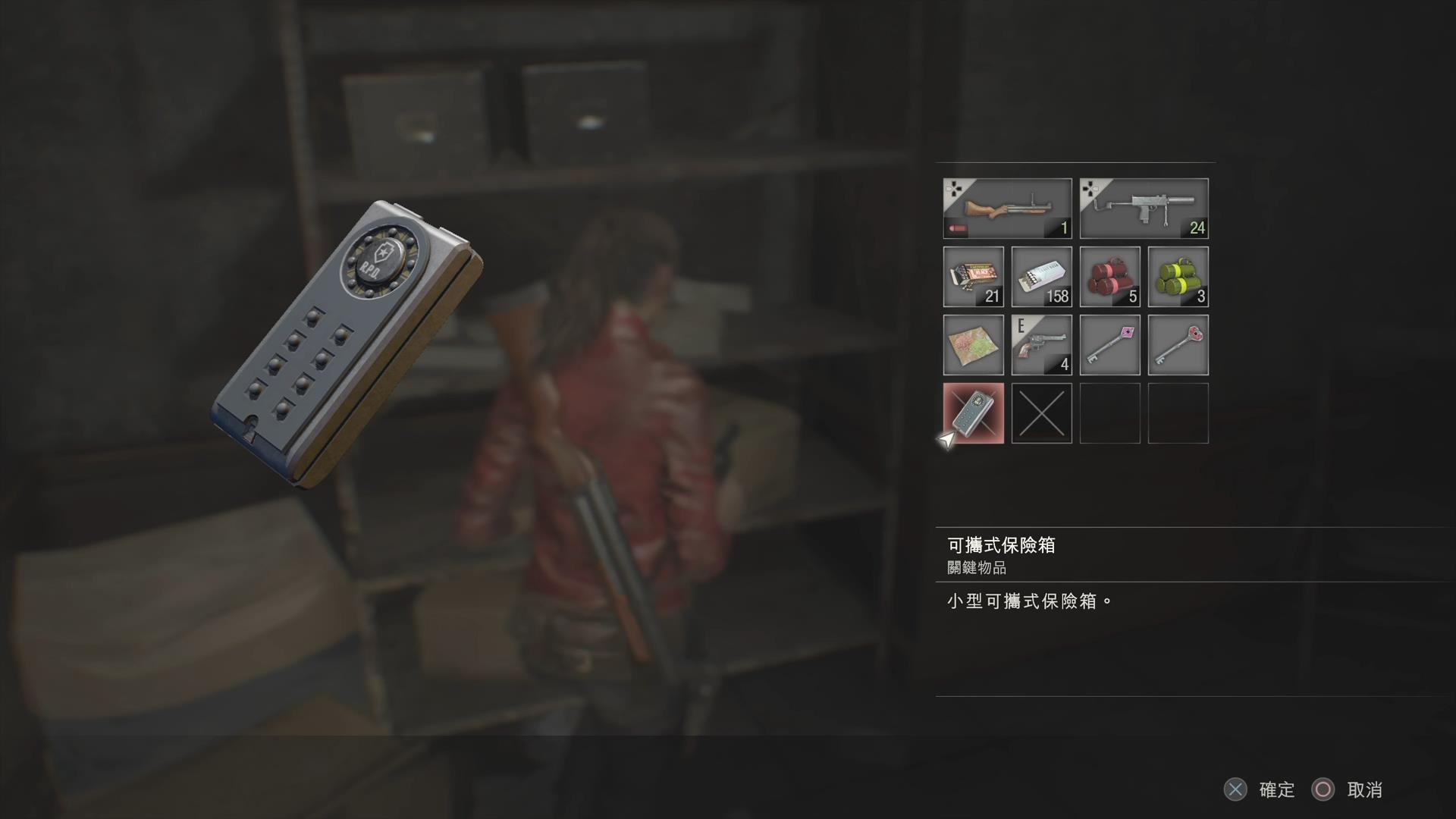Select the green acid rounds

click(1178, 277)
